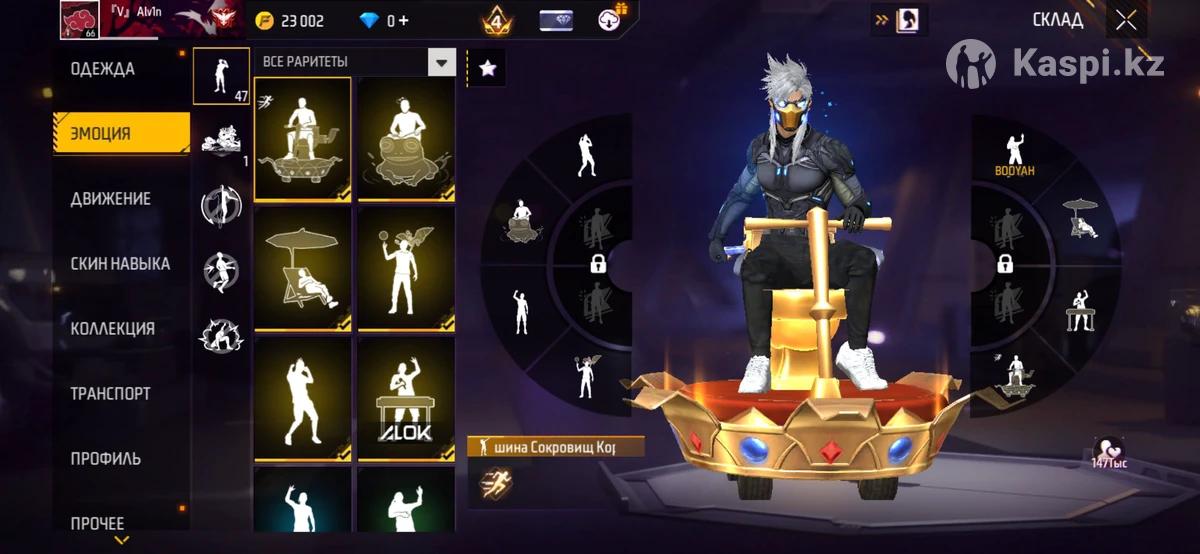The width and height of the screenshot is (1200, 554).
Task: Choose the beach lounger umbrella emote
Action: click(x=302, y=267)
